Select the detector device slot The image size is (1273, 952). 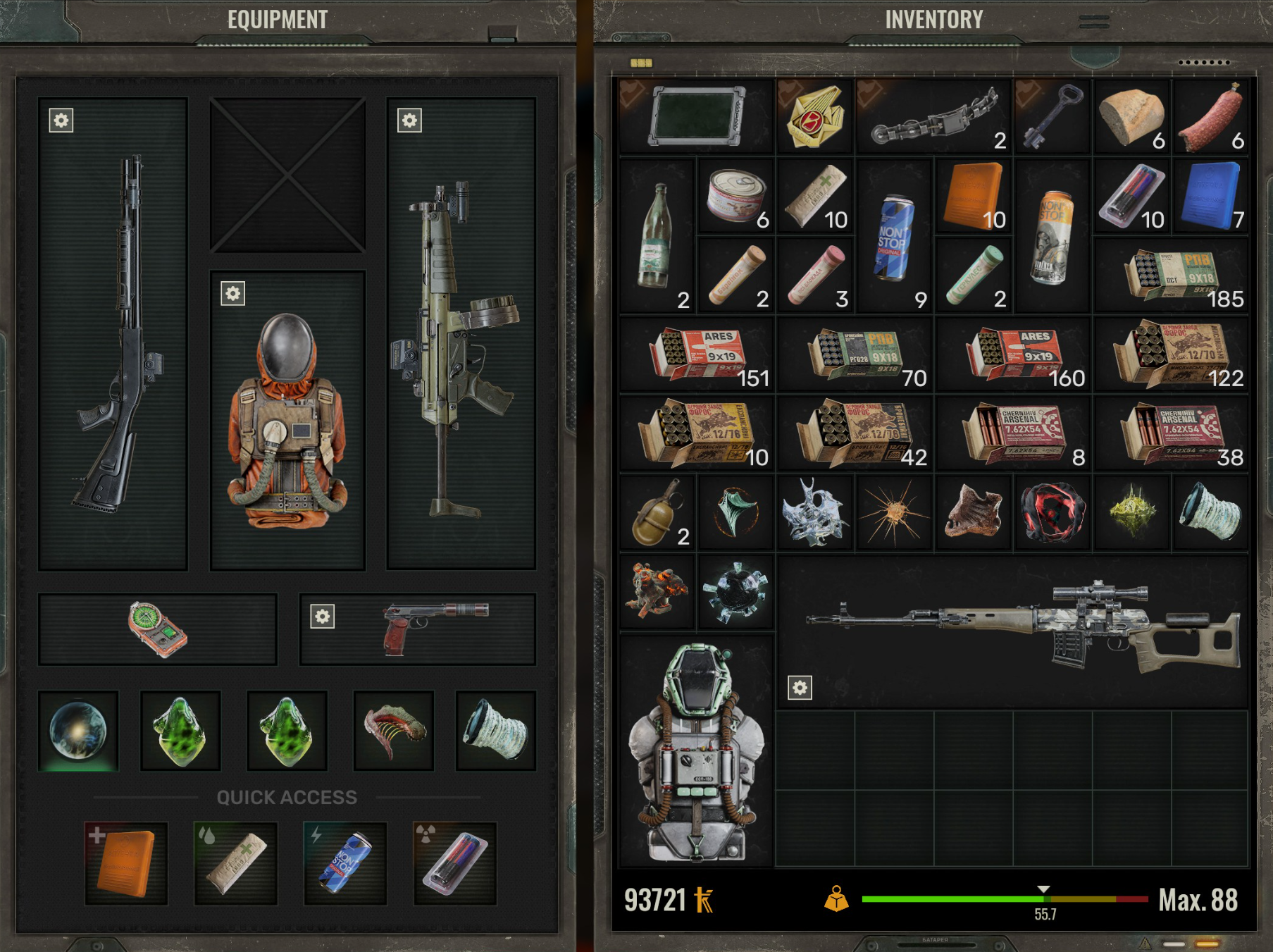point(157,629)
